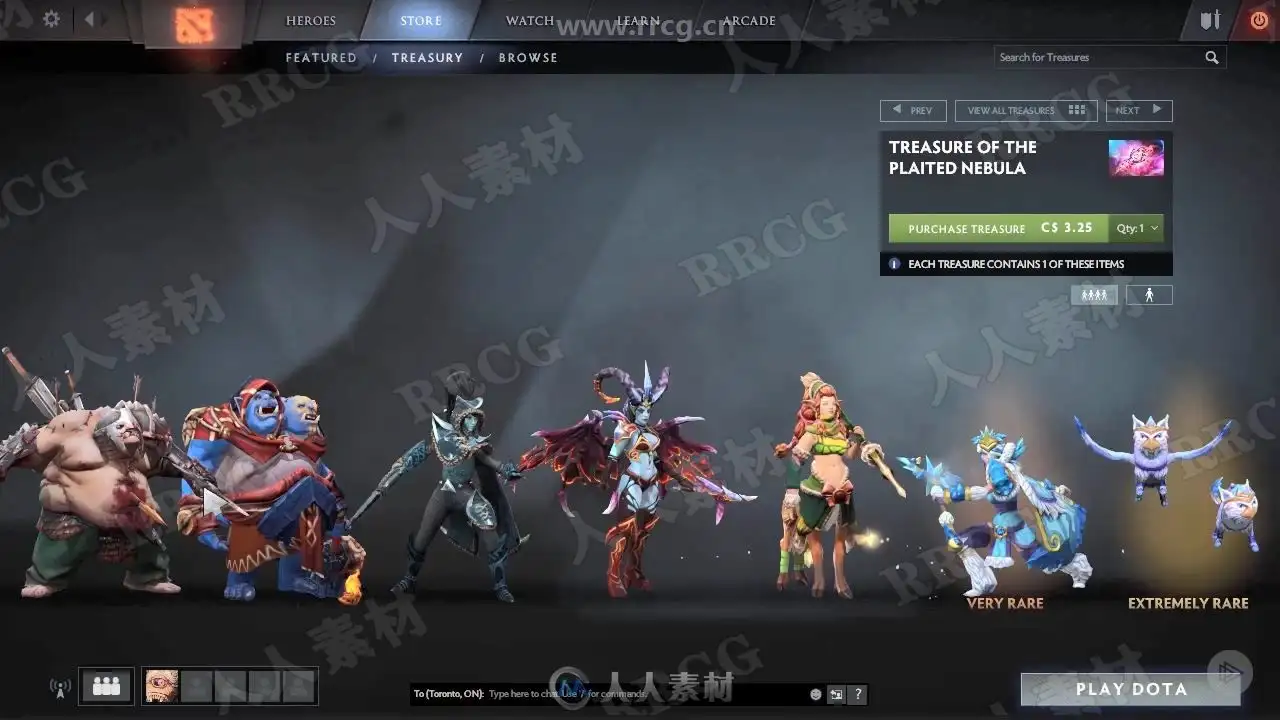
Task: Go to the Featured store tab
Action: pos(321,58)
